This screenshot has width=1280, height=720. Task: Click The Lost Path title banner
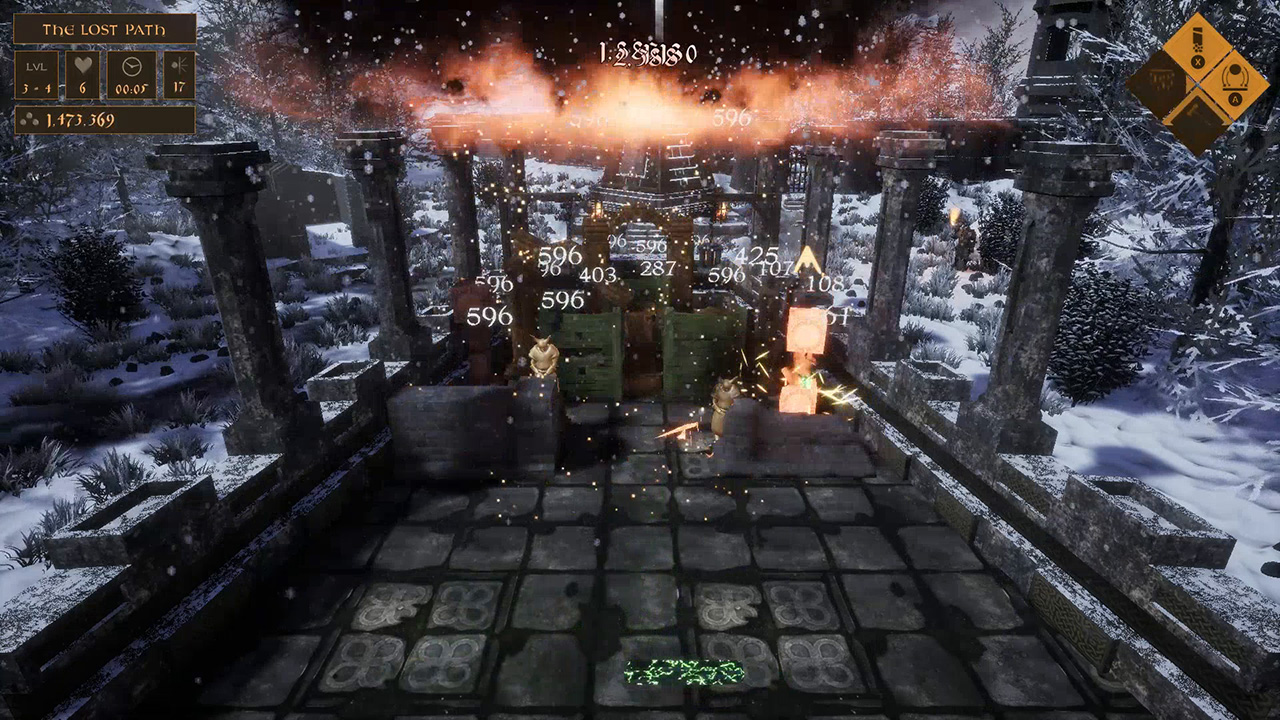coord(104,29)
